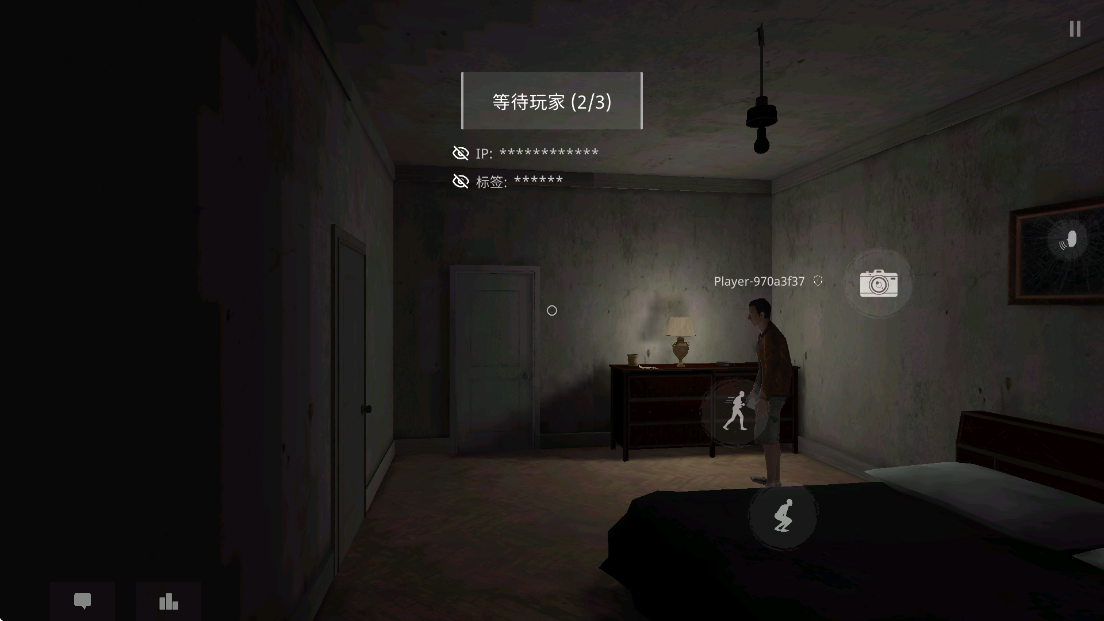
Task: Toggle the crouch button
Action: (x=783, y=515)
